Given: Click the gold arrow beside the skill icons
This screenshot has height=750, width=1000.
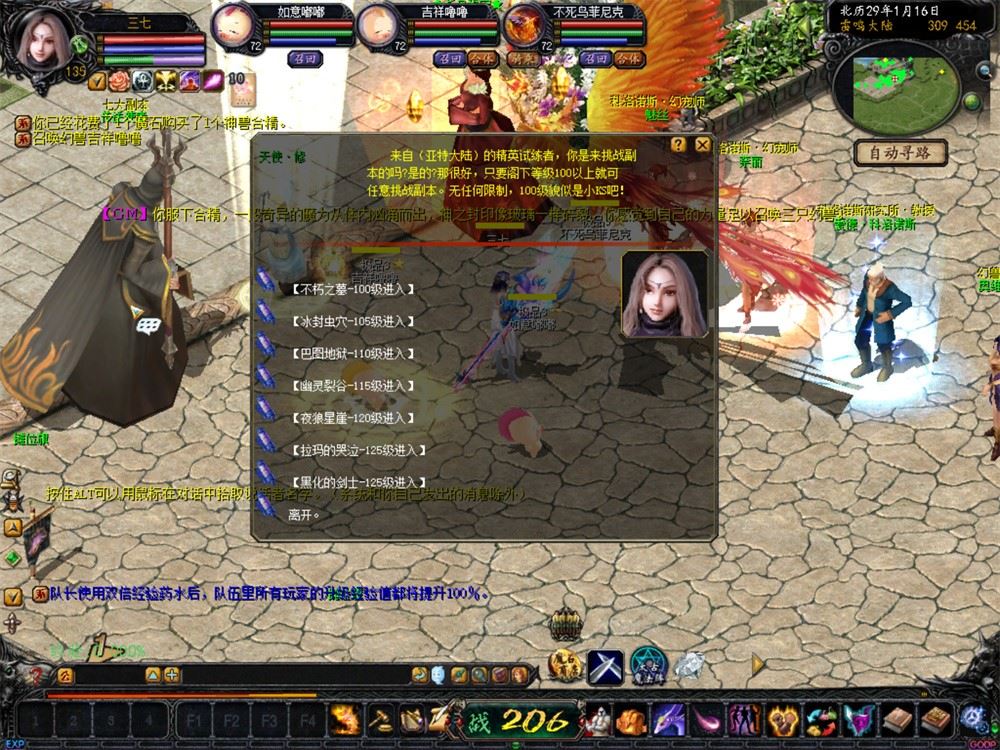Looking at the screenshot, I should click(758, 663).
